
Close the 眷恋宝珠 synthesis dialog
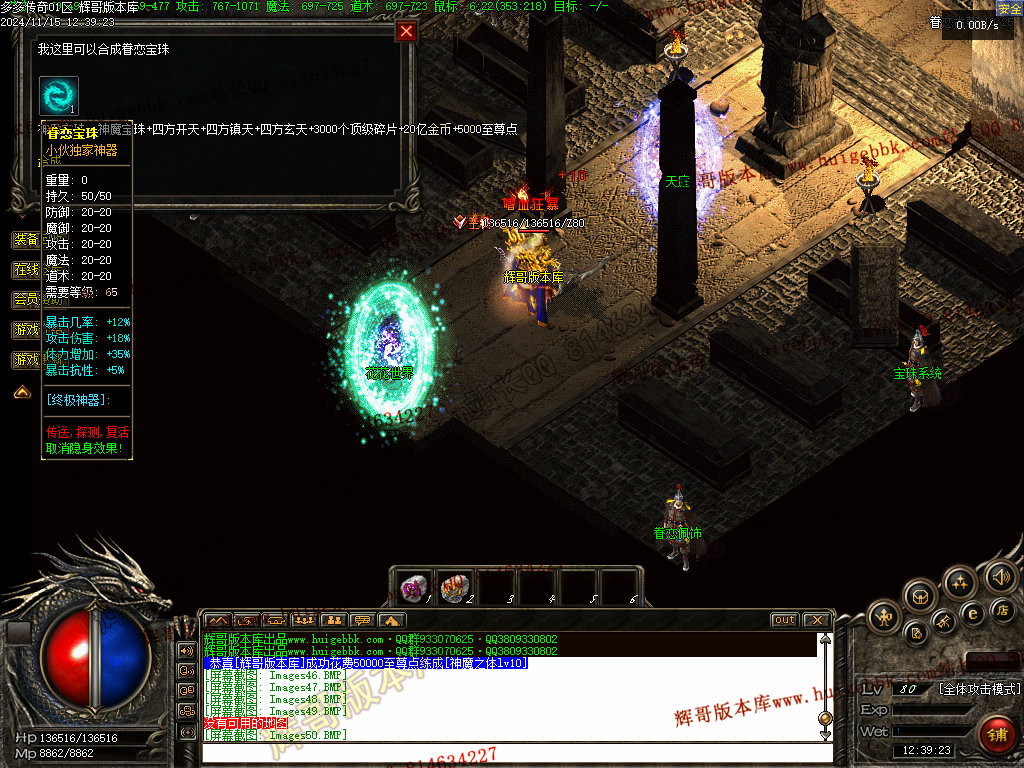click(x=406, y=31)
